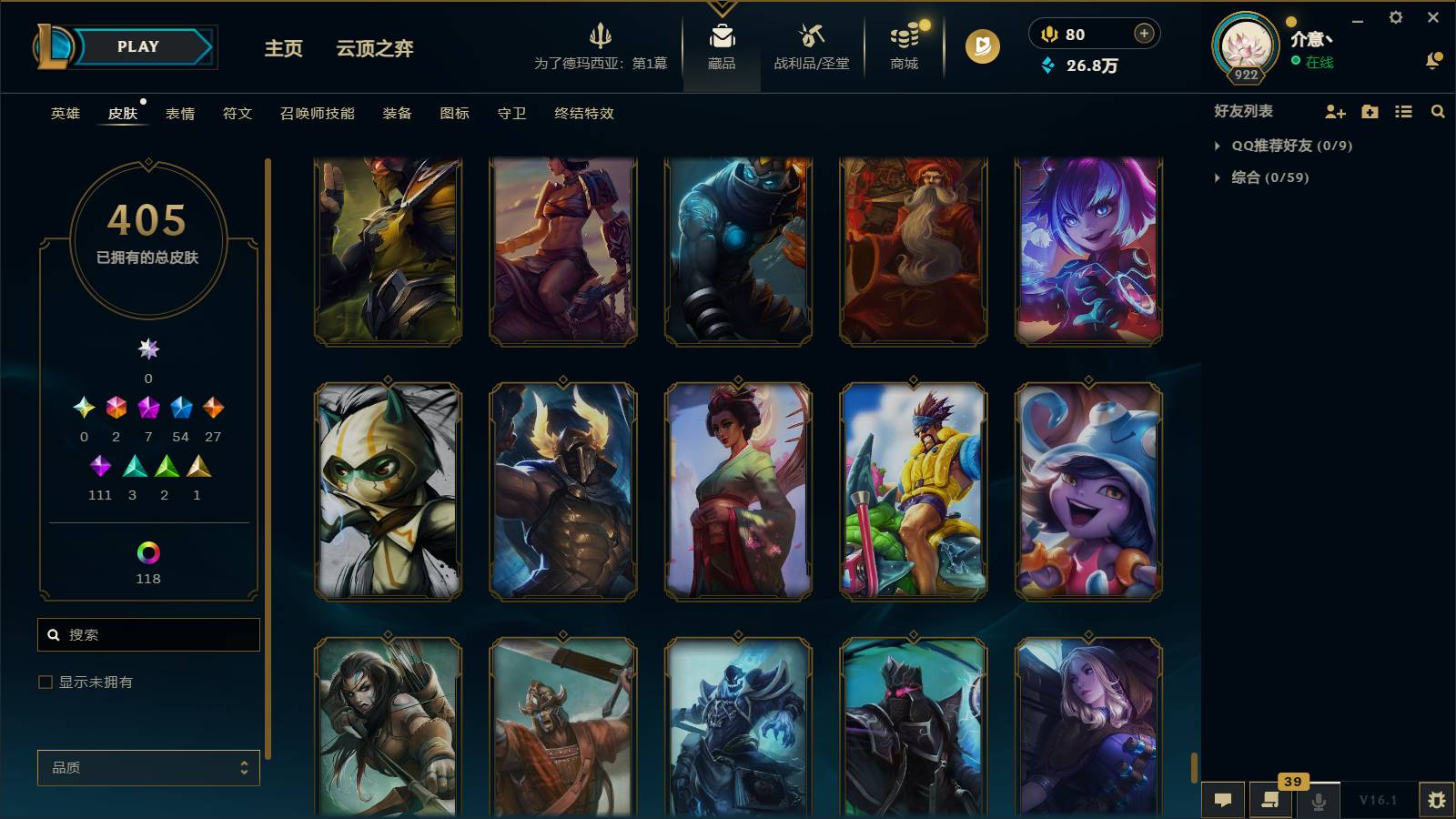Image resolution: width=1456 pixels, height=819 pixels.
Task: Toggle the microphone icon near V16.1
Action: (1318, 798)
